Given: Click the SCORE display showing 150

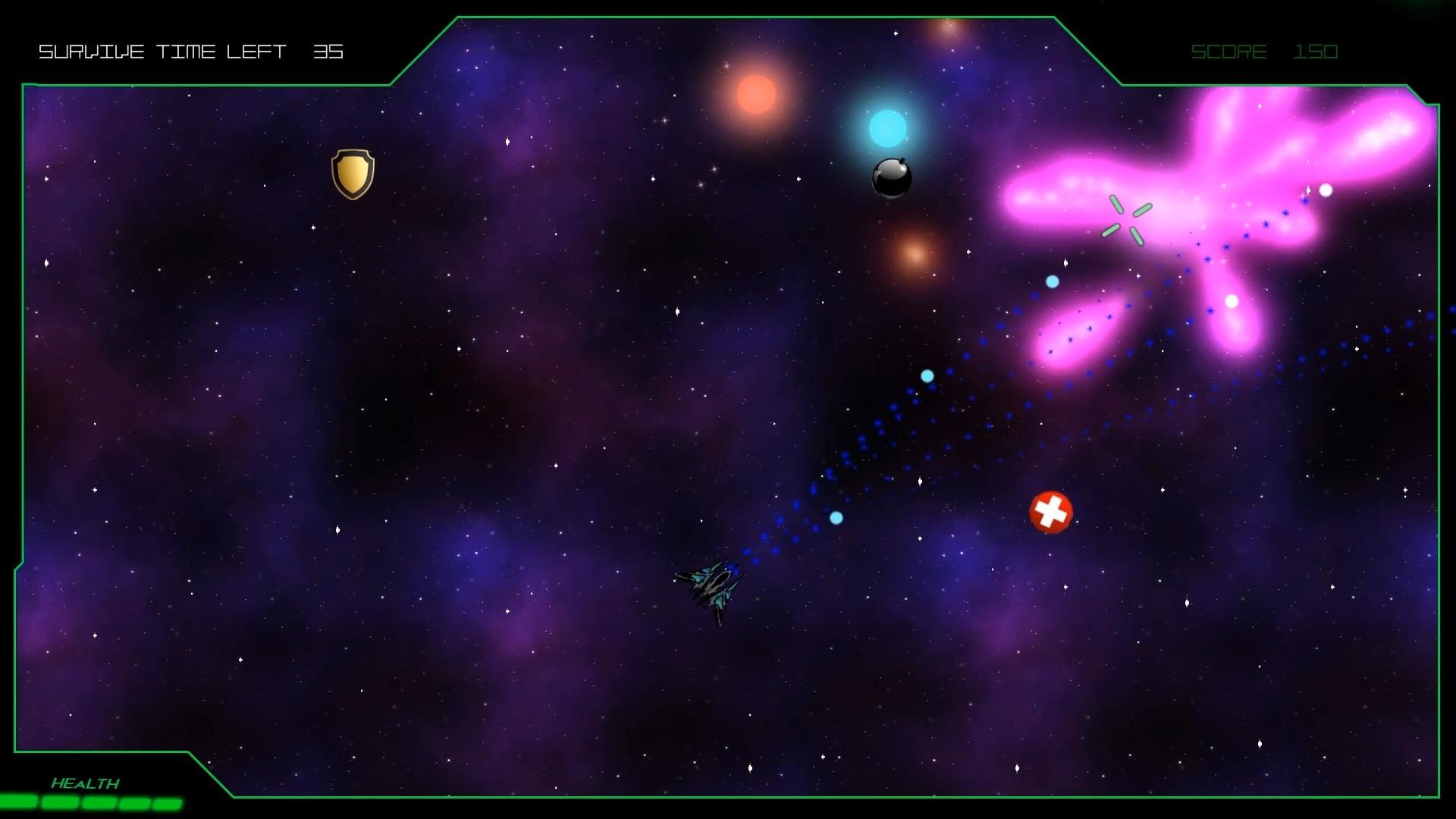Looking at the screenshot, I should click(1263, 52).
